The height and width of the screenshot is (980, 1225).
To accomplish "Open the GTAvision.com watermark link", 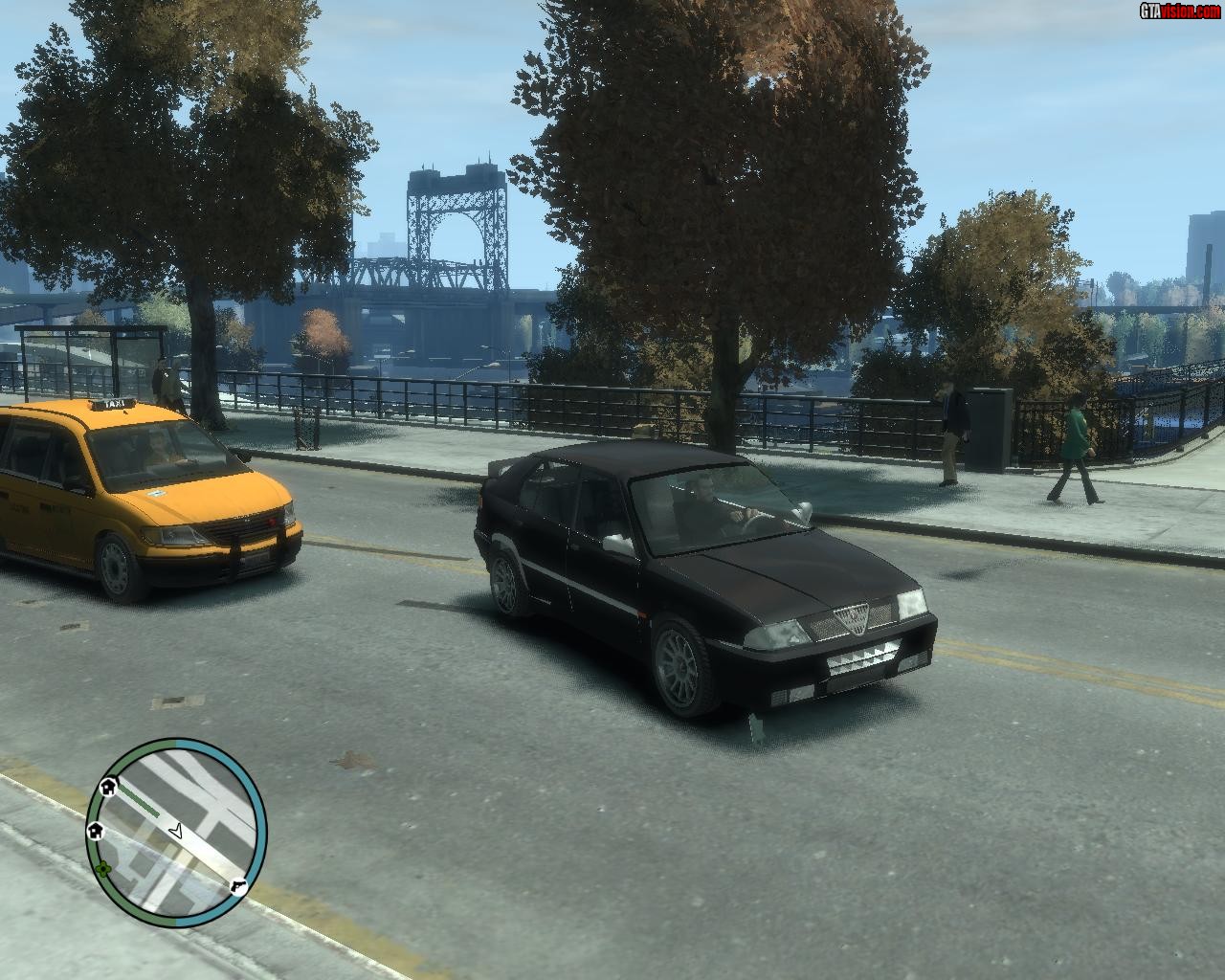I will (x=1179, y=11).
